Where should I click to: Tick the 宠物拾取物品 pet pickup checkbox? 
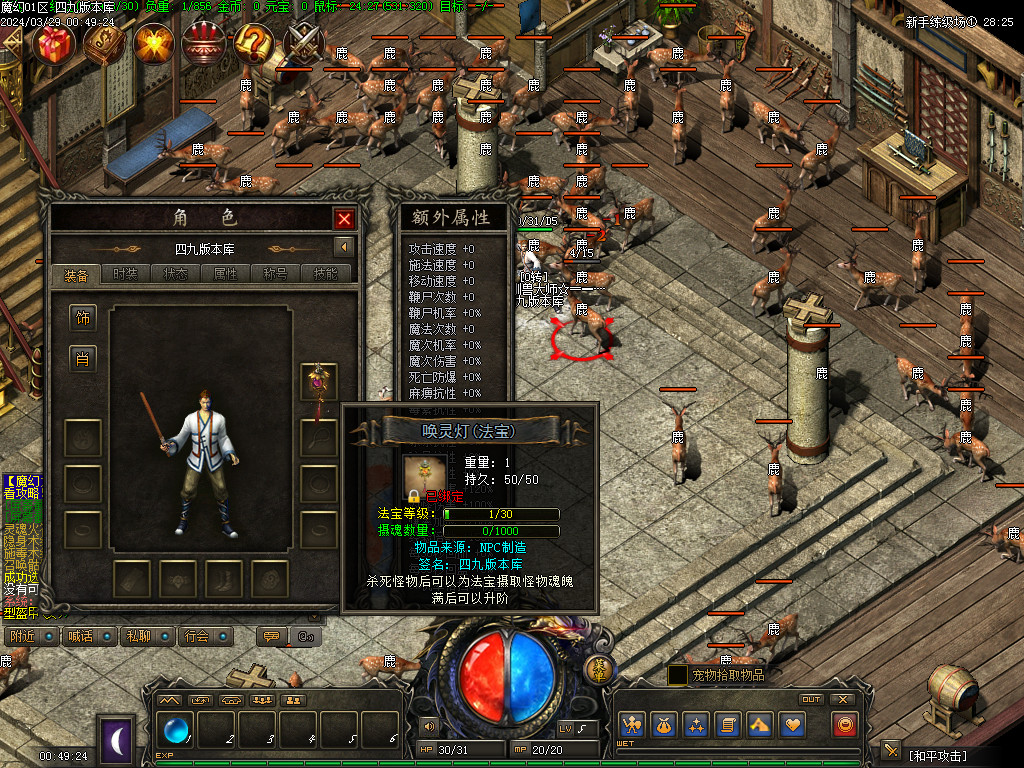[x=677, y=675]
